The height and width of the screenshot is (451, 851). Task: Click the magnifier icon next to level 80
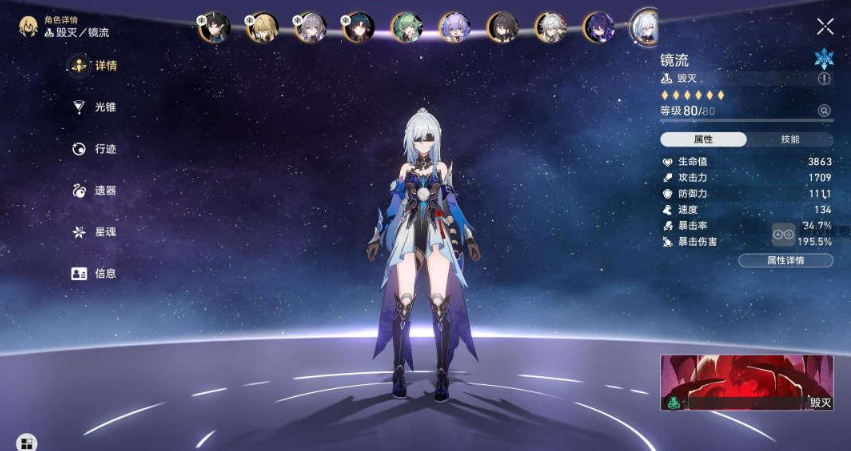tap(824, 111)
